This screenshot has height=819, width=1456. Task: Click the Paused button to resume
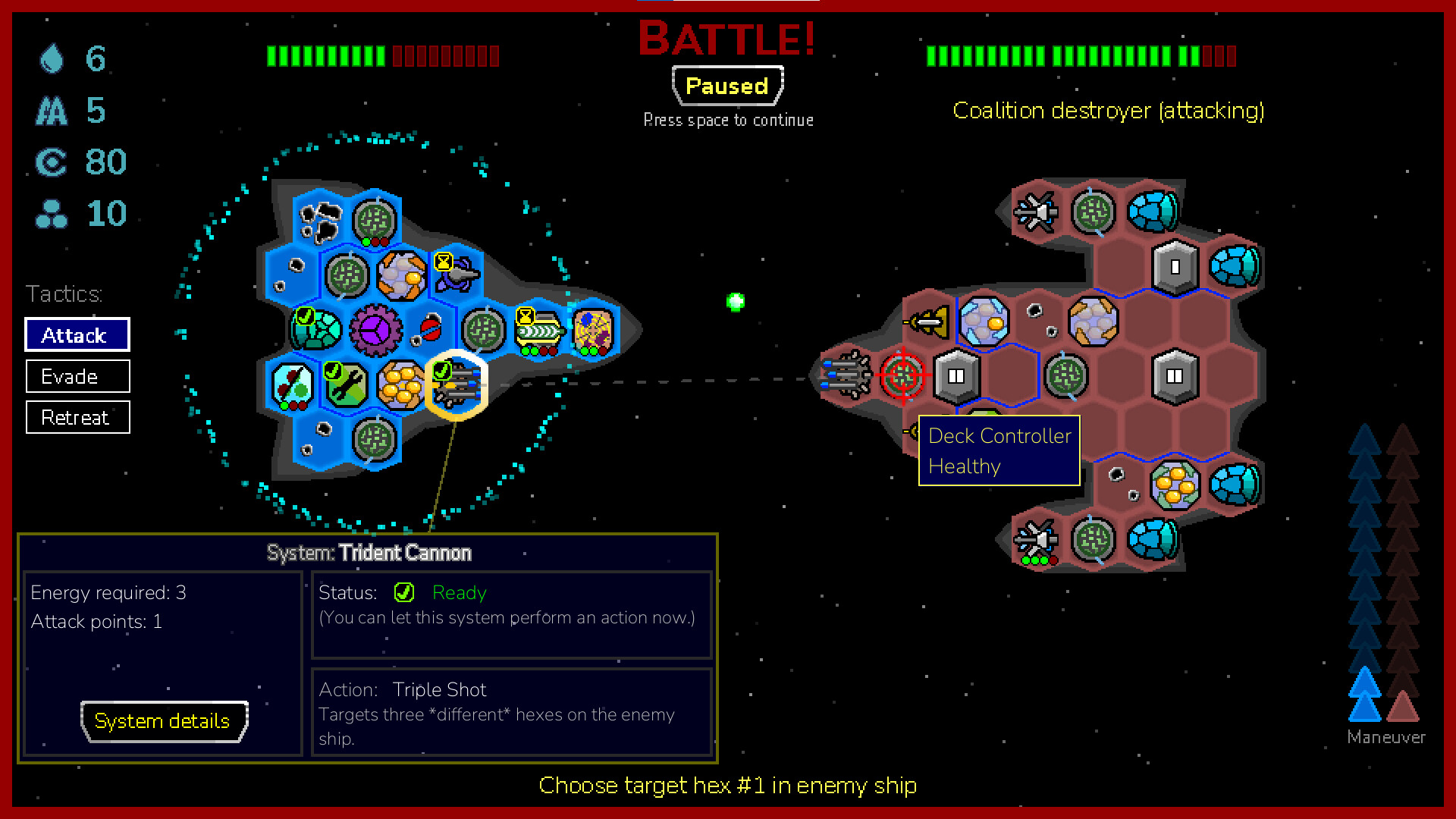[x=726, y=86]
